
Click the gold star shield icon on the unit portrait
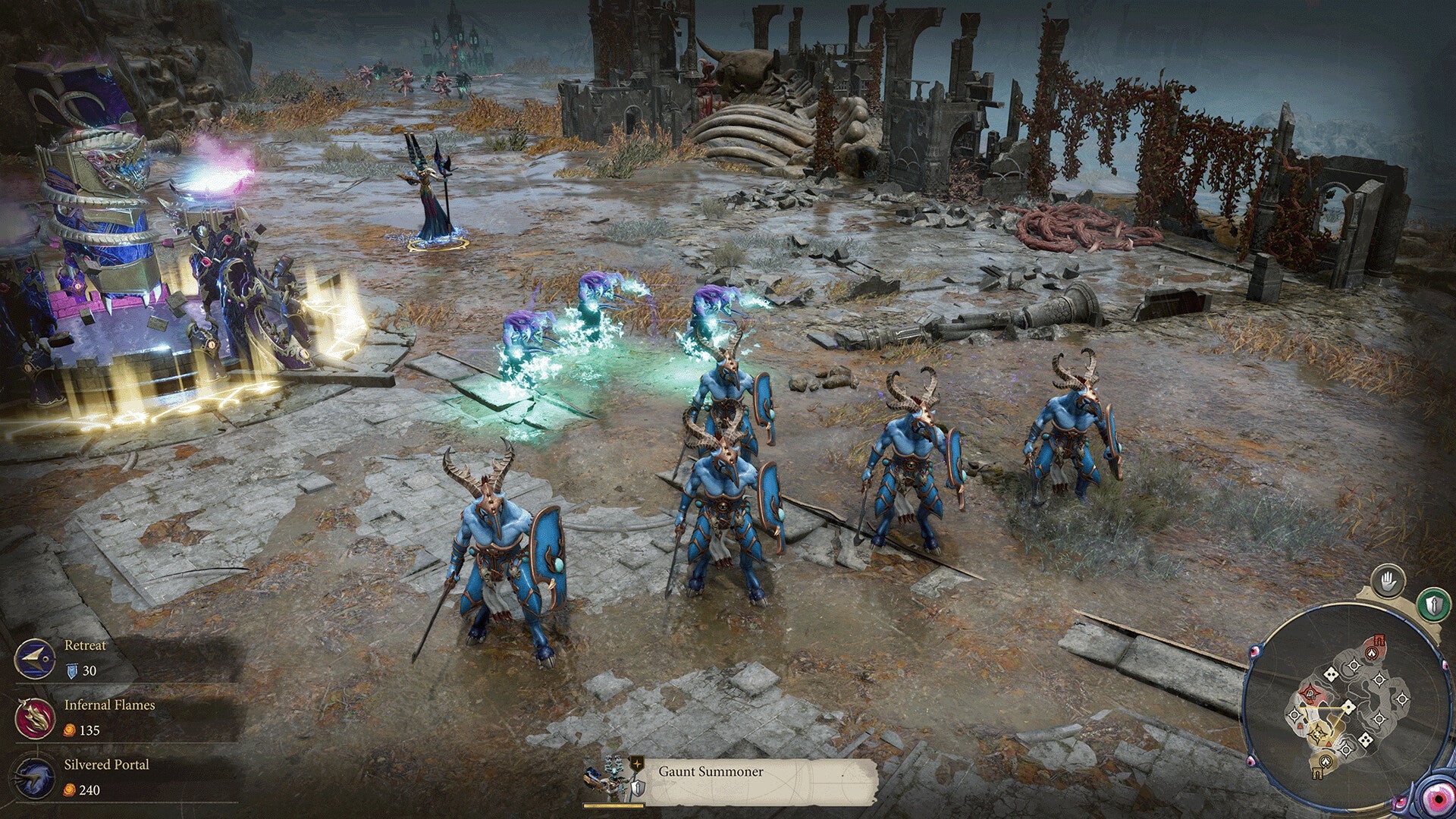click(637, 764)
